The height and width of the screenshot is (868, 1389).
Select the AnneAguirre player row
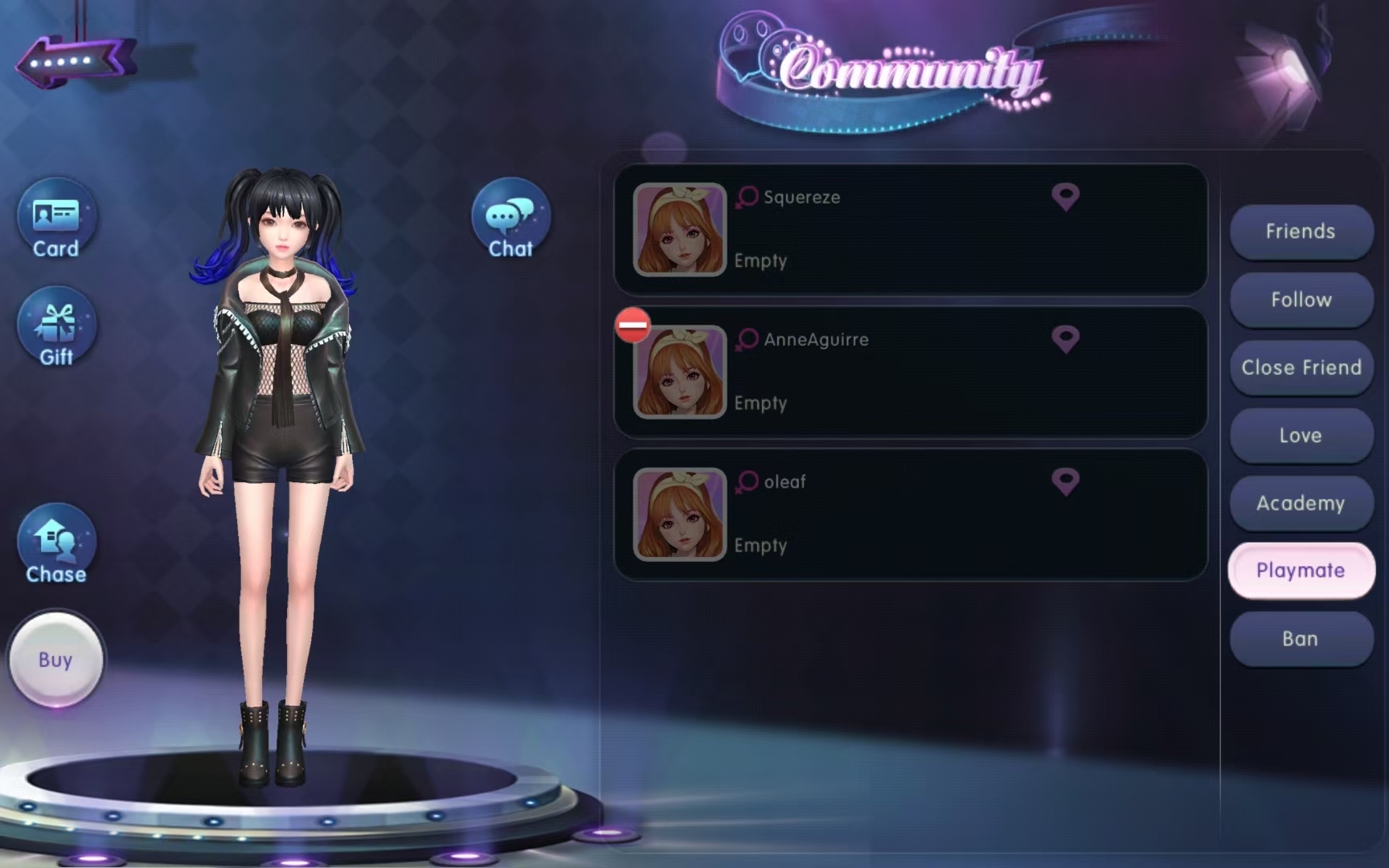910,372
